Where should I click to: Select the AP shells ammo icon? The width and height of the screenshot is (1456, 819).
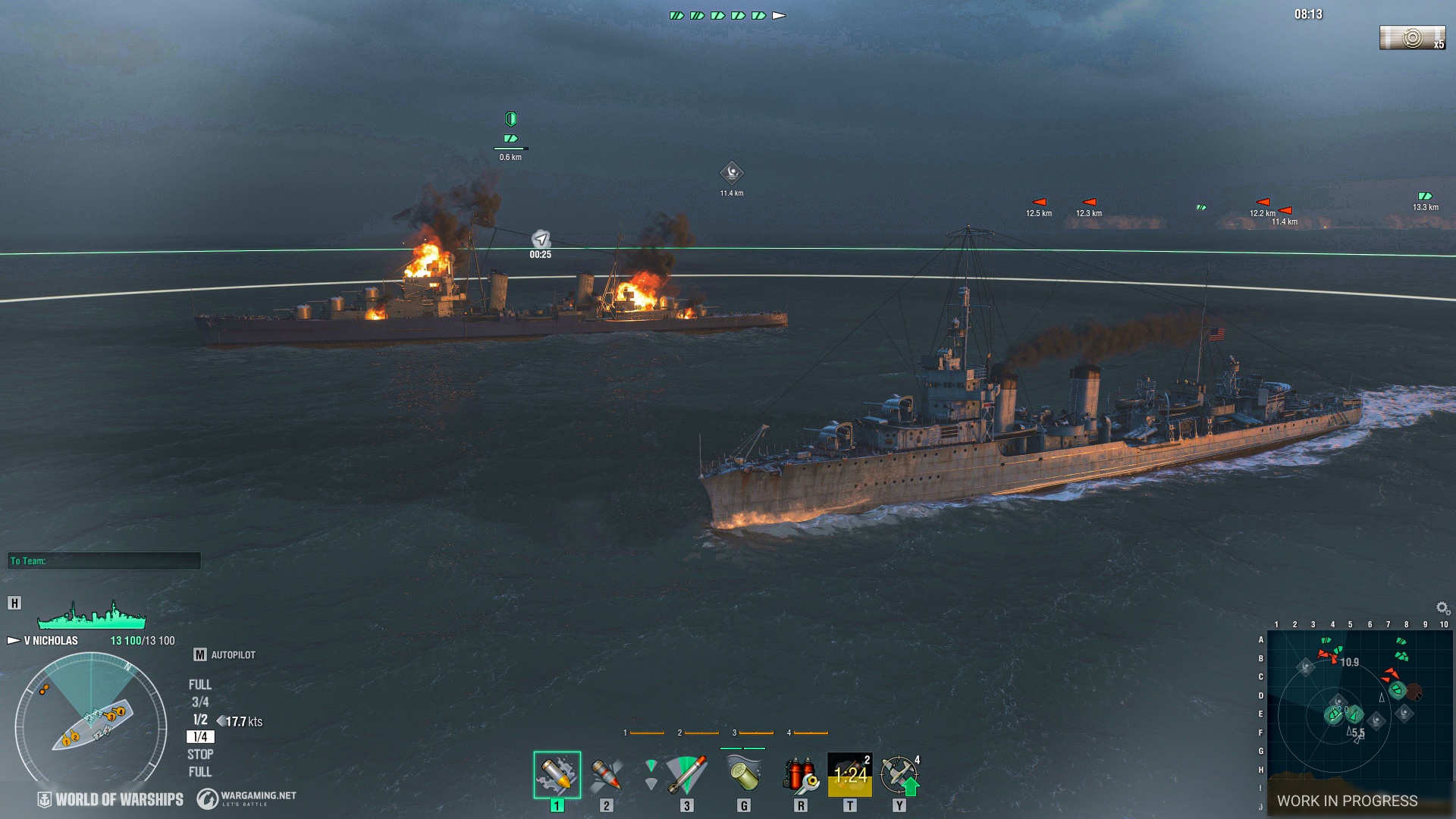[607, 776]
